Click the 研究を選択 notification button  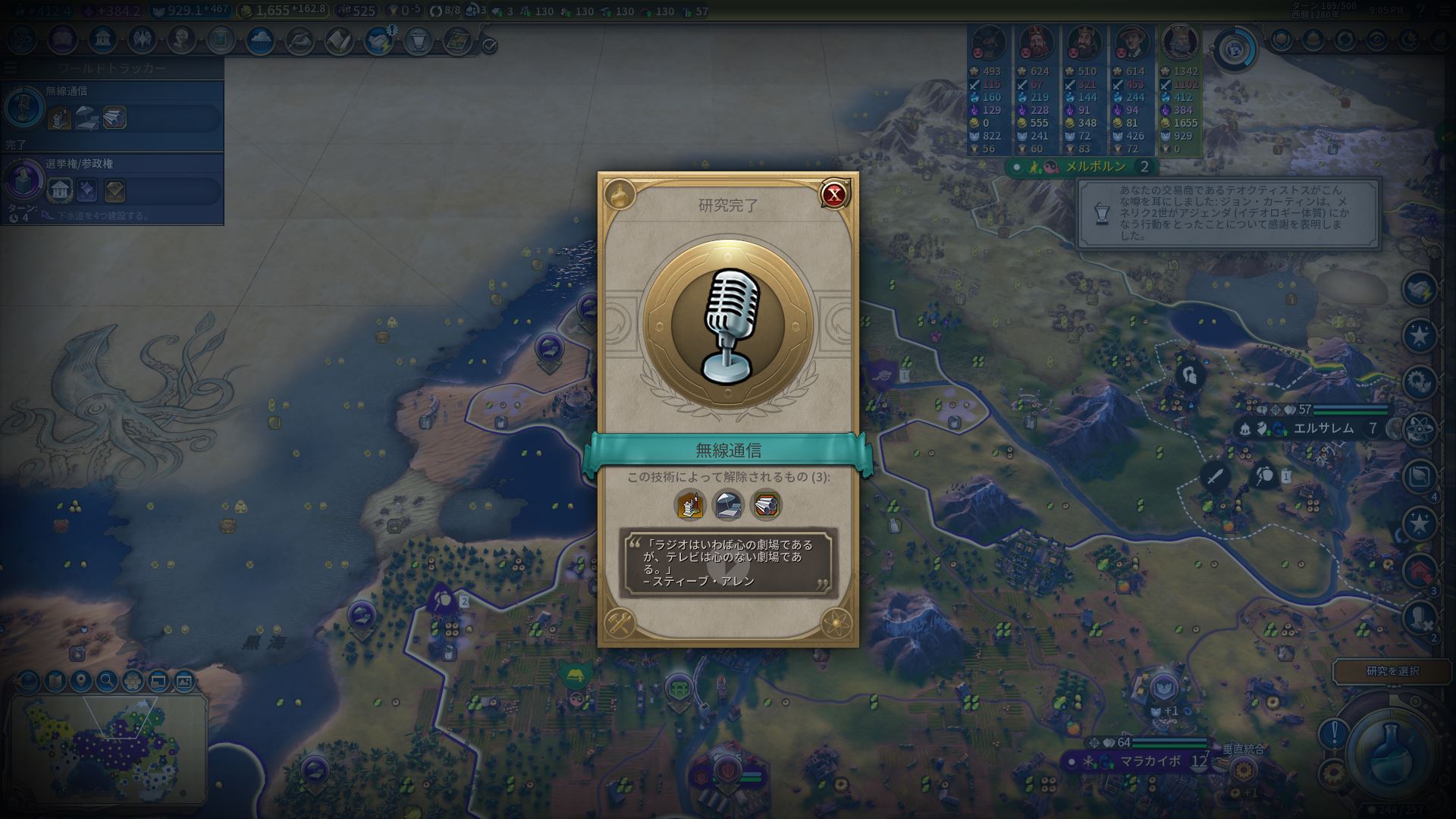click(1392, 671)
